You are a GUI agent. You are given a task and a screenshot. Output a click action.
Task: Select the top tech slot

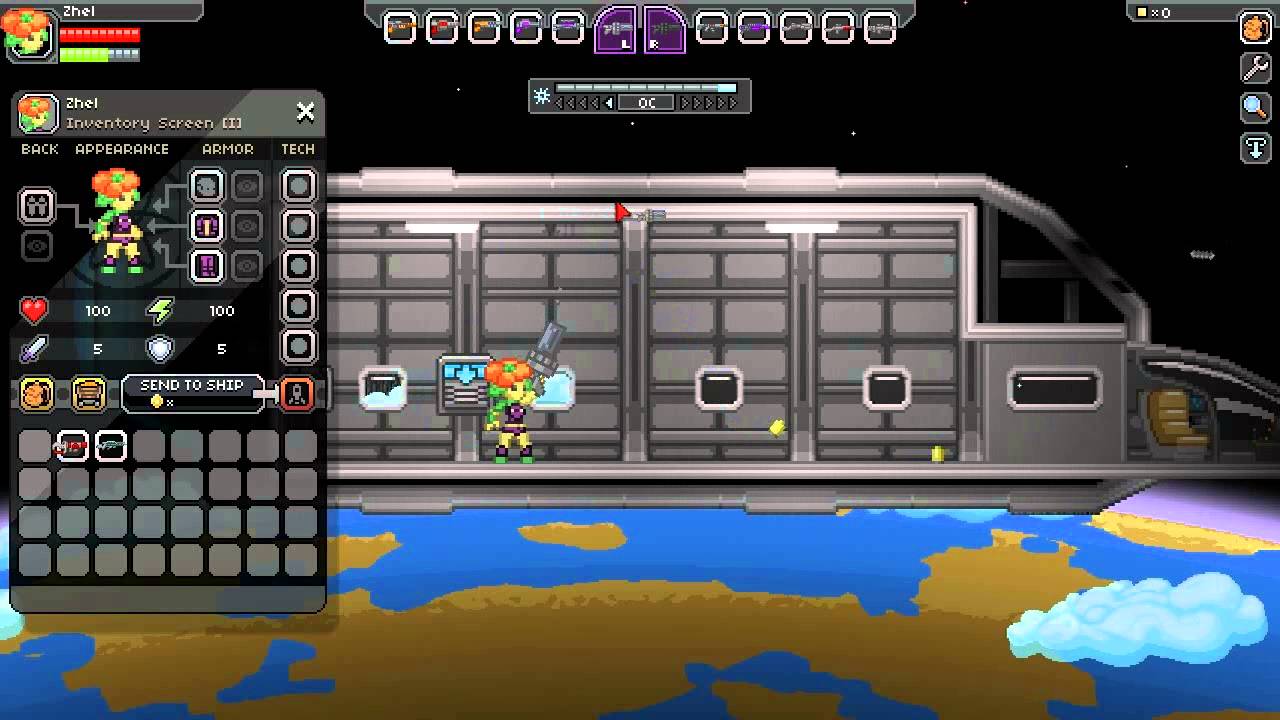click(298, 186)
